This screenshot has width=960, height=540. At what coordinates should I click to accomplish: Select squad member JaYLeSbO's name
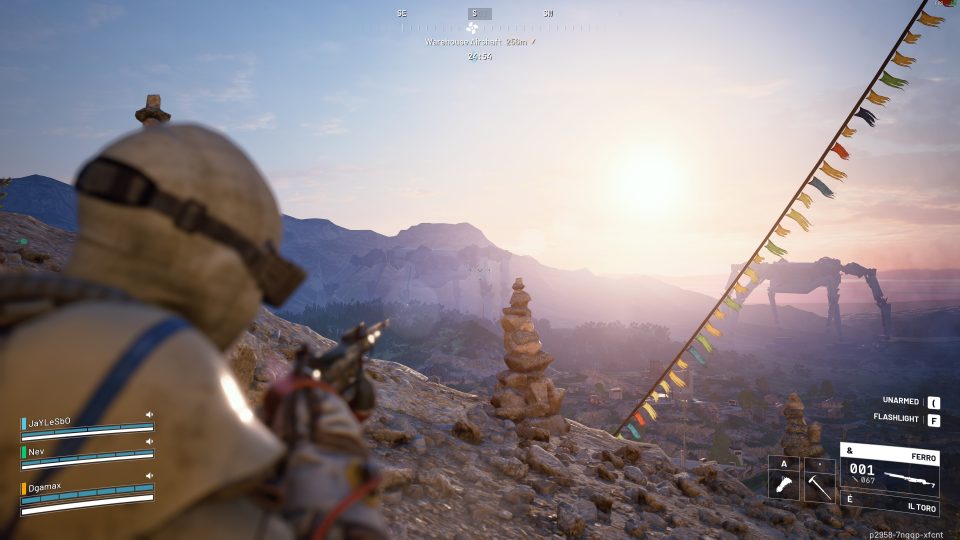49,423
